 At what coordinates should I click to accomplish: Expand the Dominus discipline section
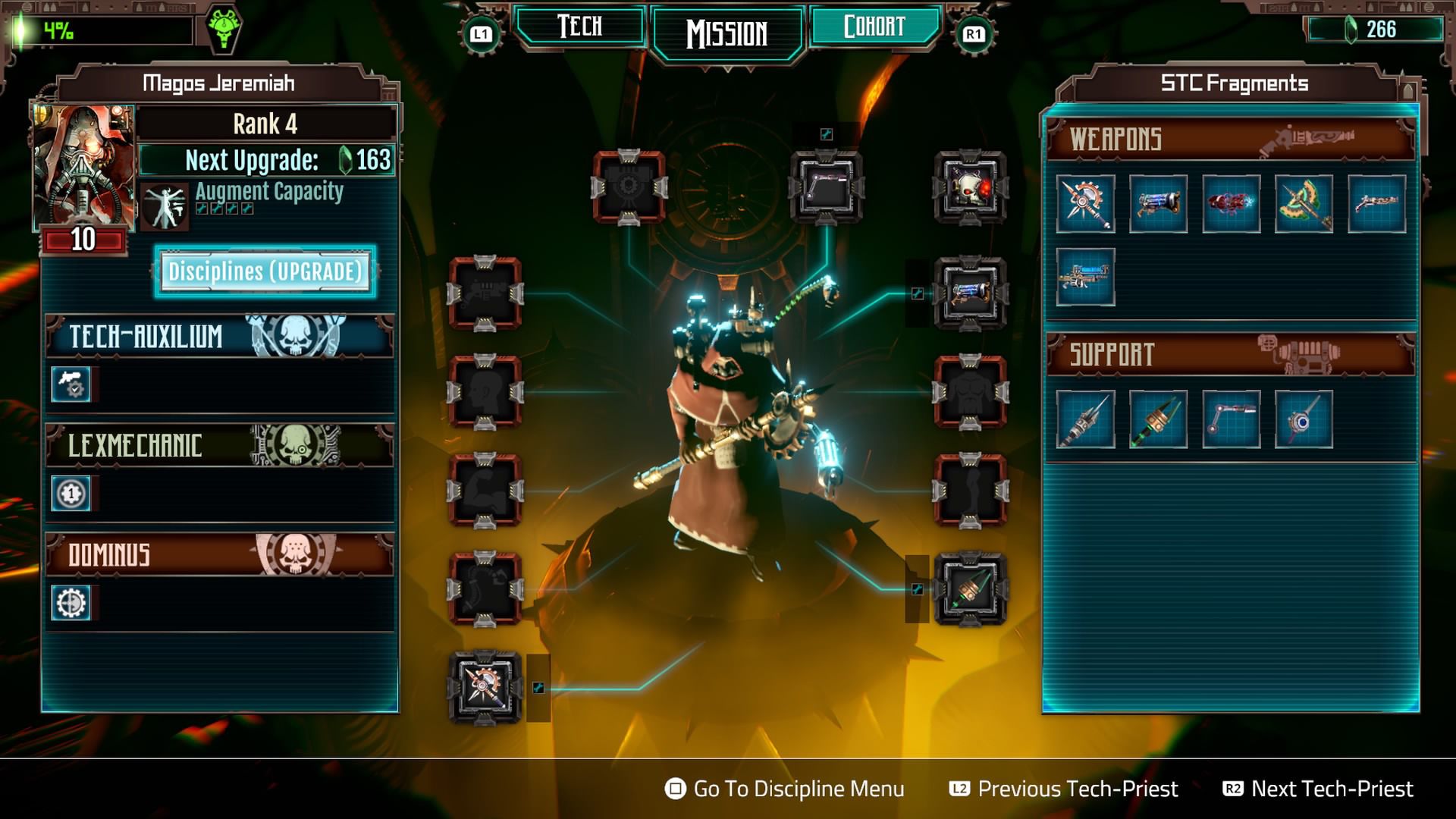click(x=218, y=554)
